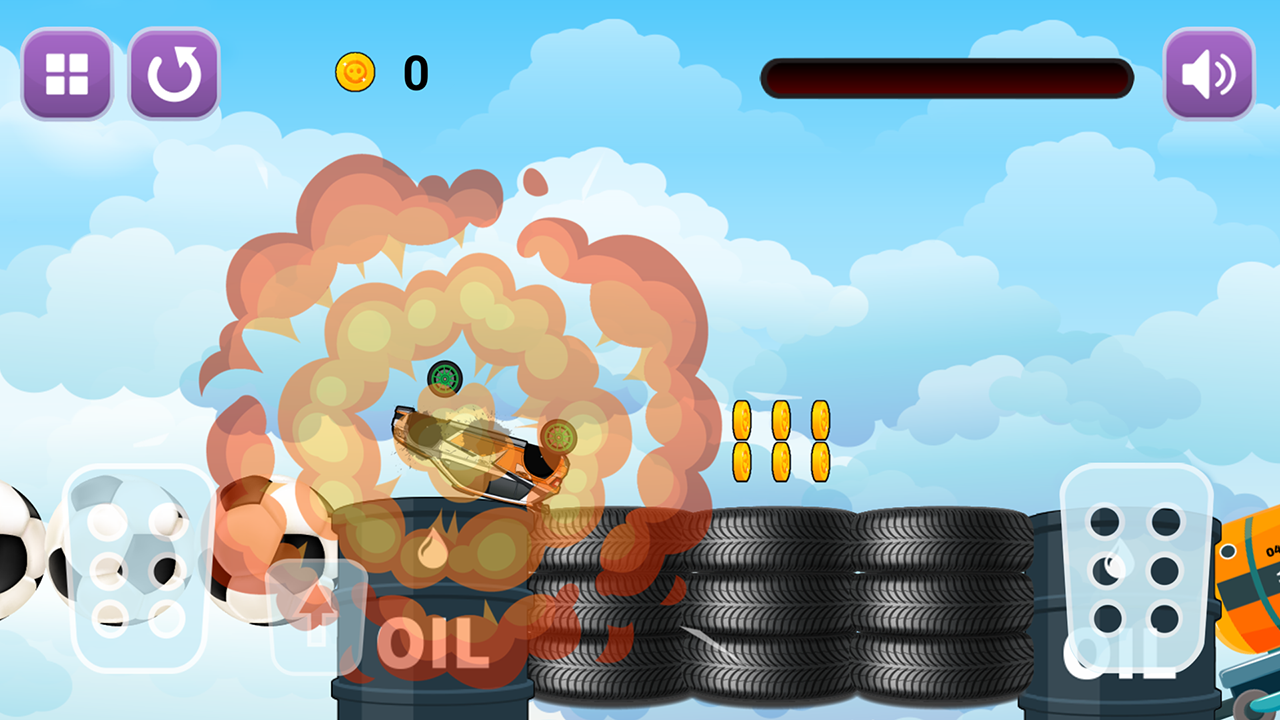Open the level menu grid button
1280x720 pixels.
(67, 74)
